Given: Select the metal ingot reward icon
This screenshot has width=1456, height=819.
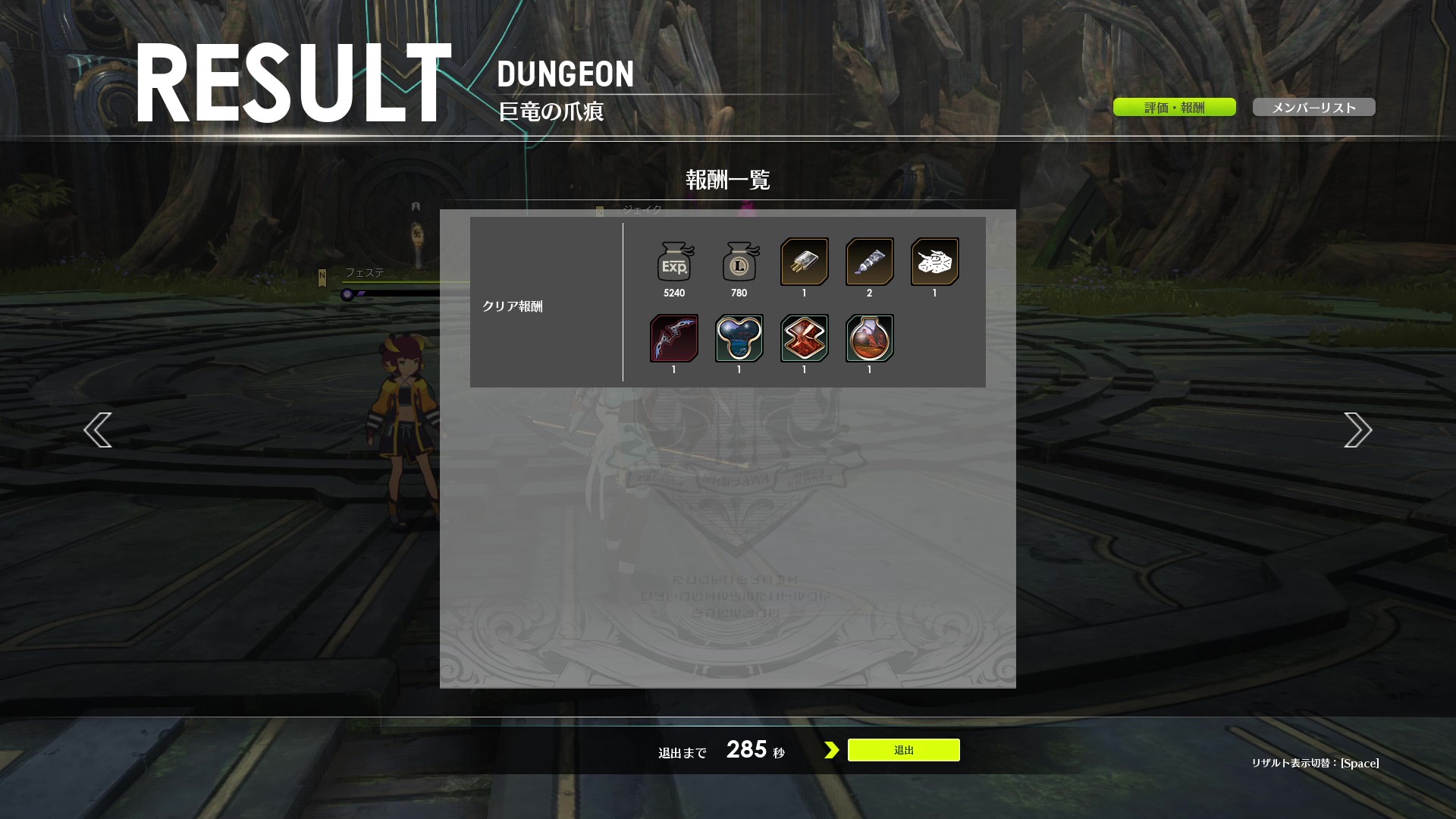Looking at the screenshot, I should 805,262.
